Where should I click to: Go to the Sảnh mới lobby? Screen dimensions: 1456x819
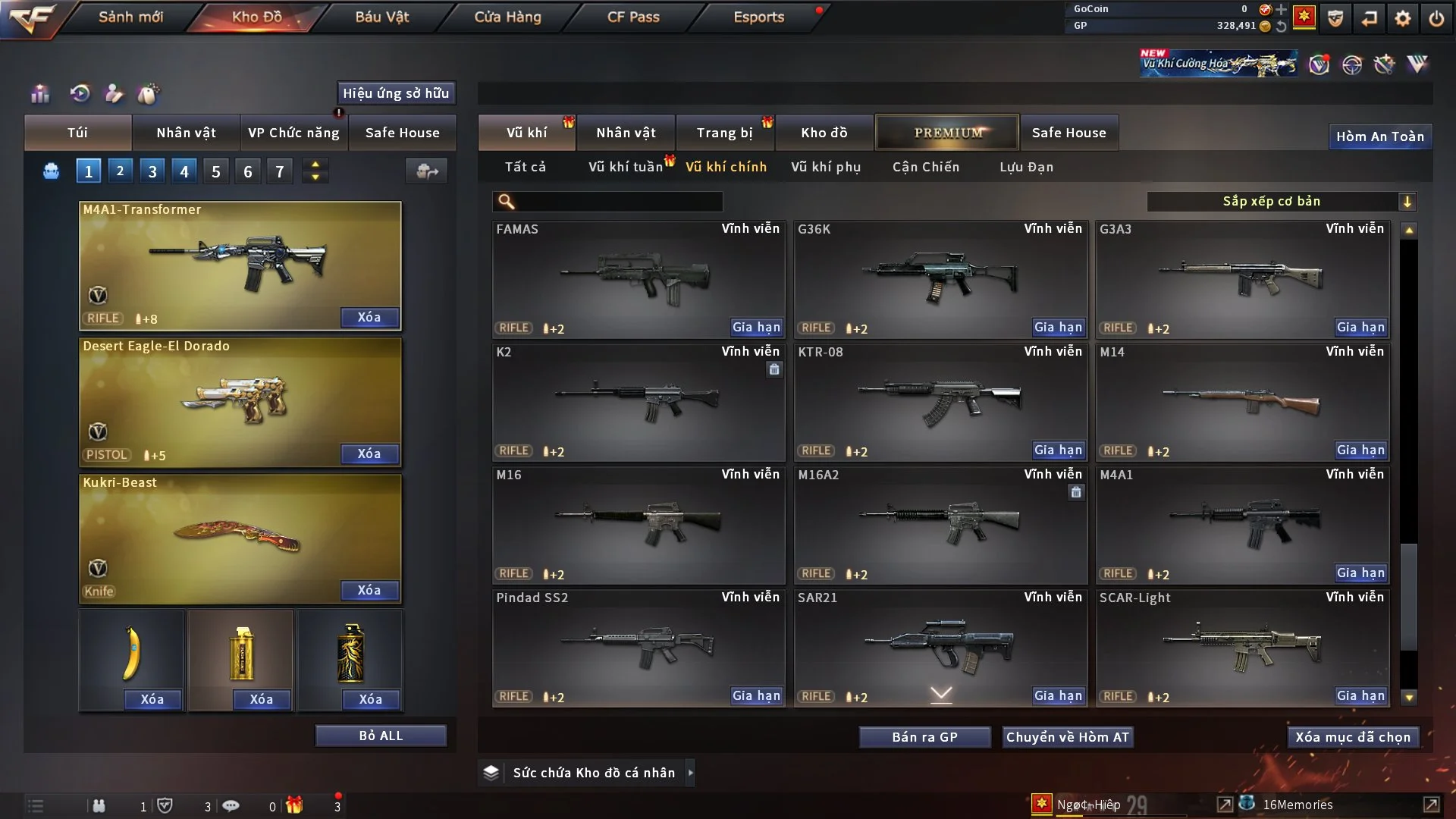[130, 17]
